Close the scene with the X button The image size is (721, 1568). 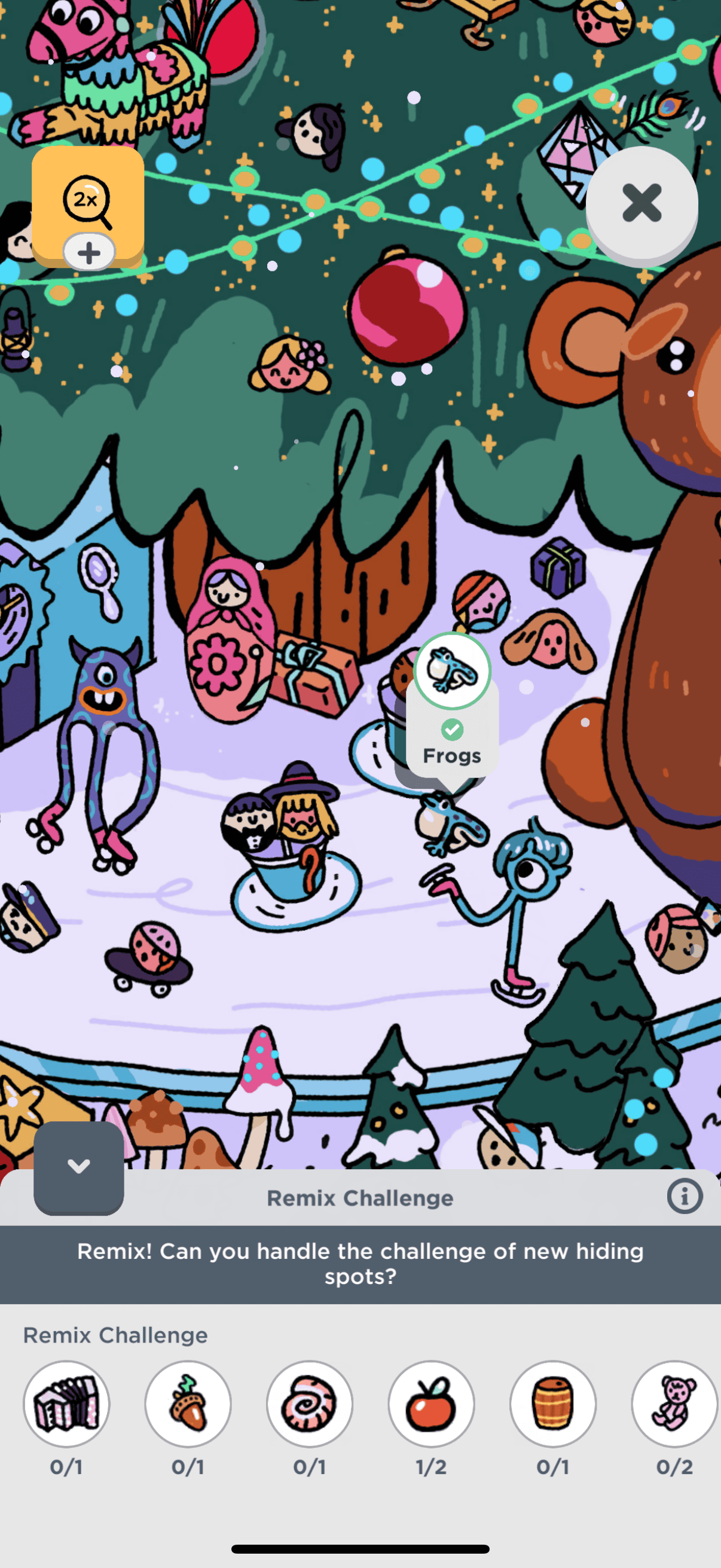click(641, 203)
